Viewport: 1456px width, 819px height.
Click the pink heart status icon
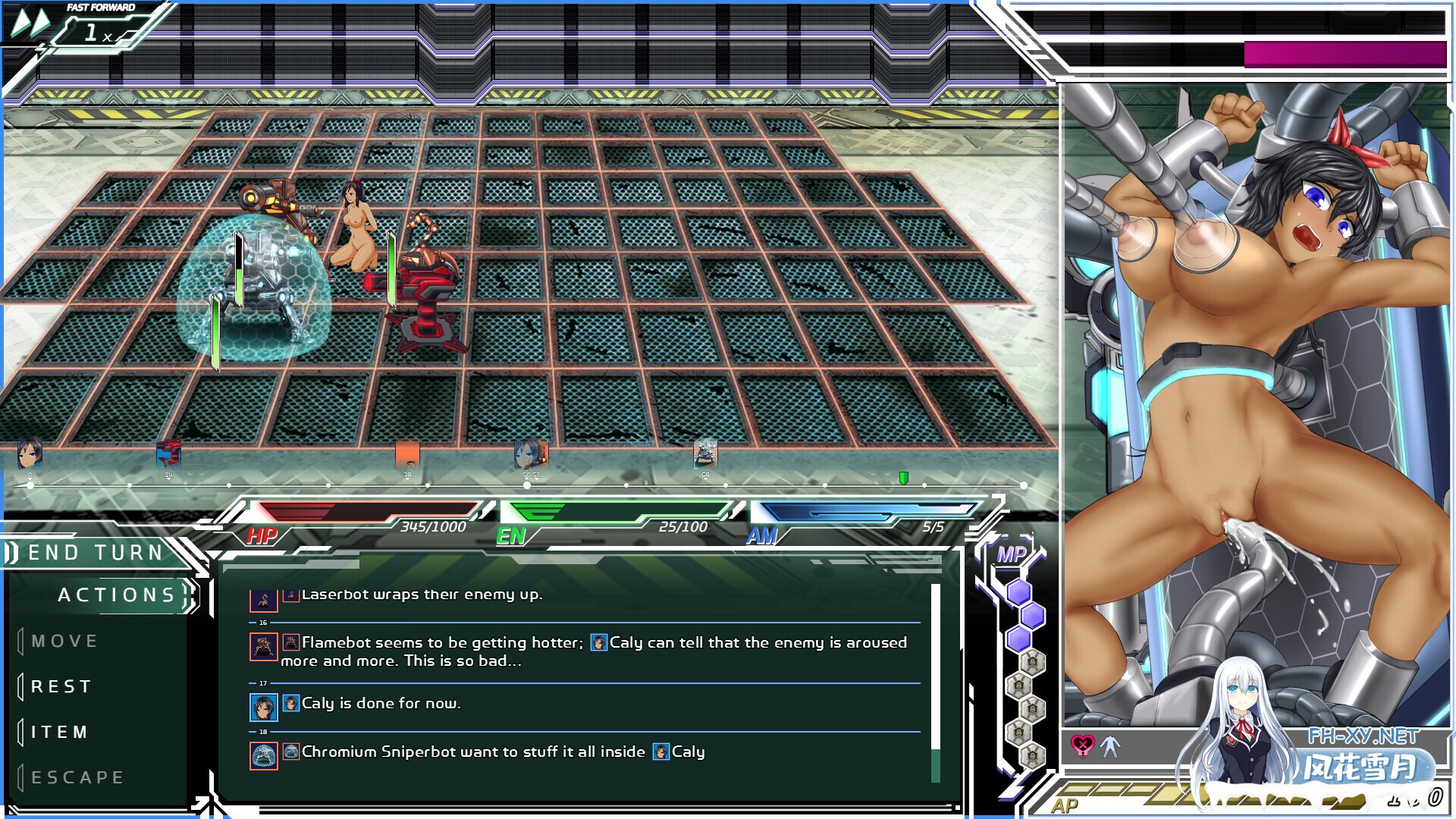1082,746
